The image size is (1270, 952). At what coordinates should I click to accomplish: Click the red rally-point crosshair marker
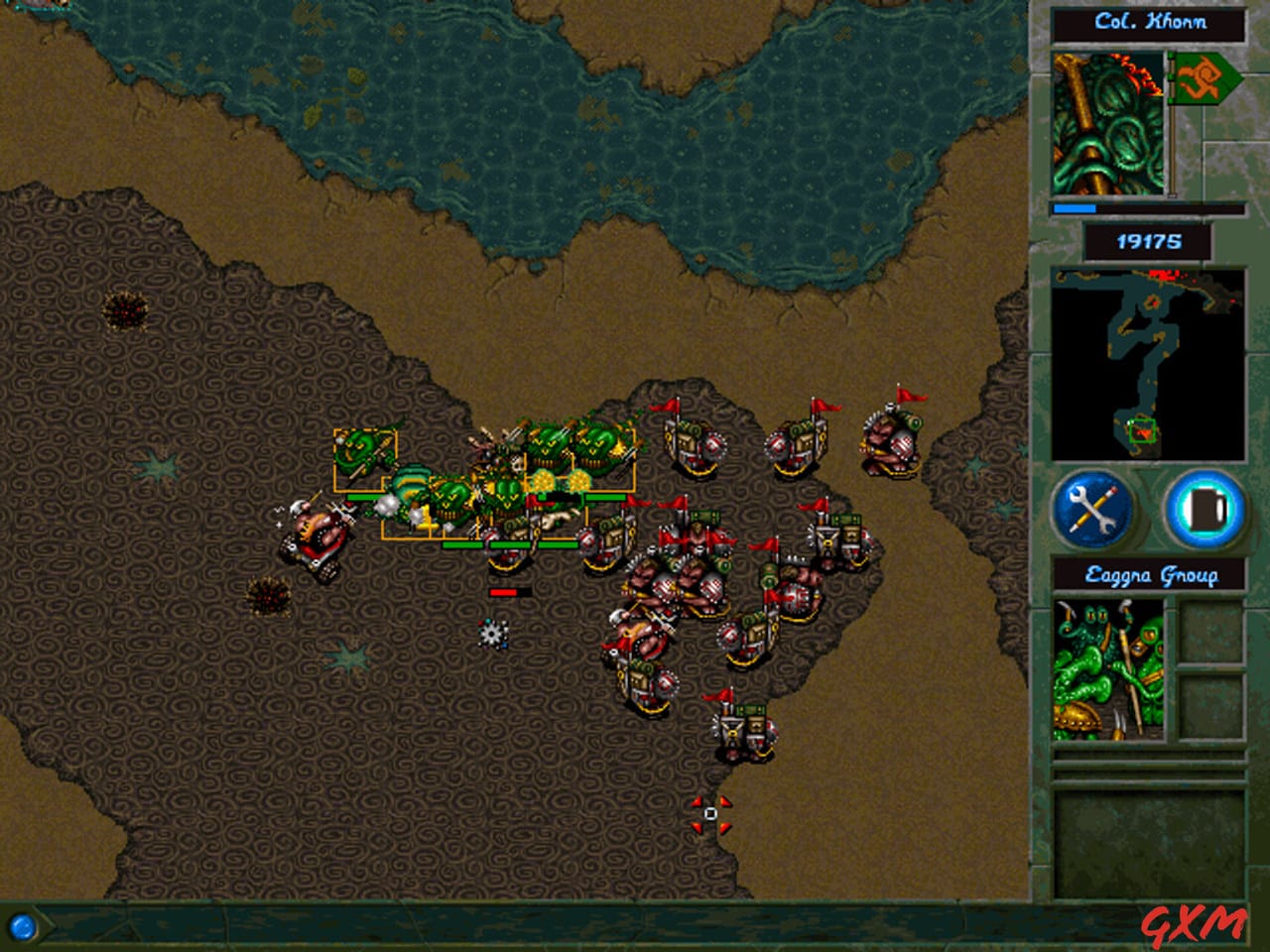[710, 815]
